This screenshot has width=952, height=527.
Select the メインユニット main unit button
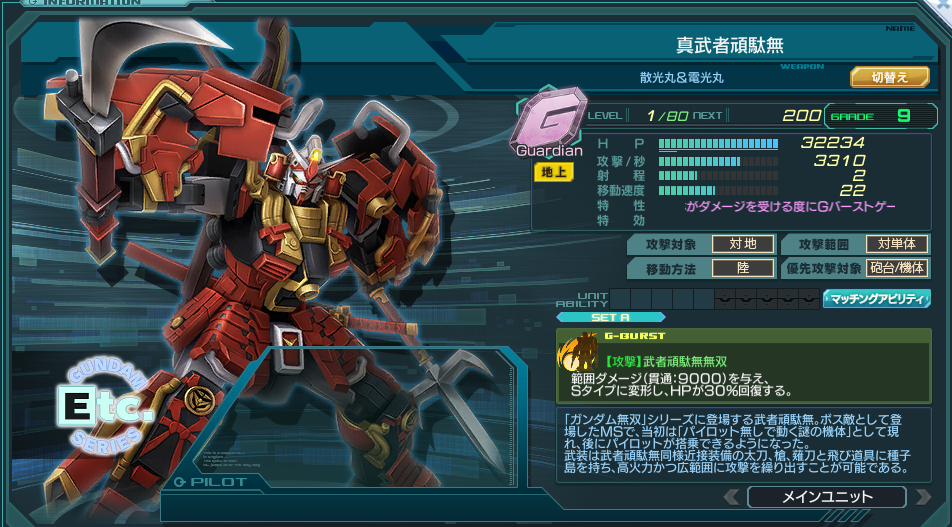[x=826, y=497]
